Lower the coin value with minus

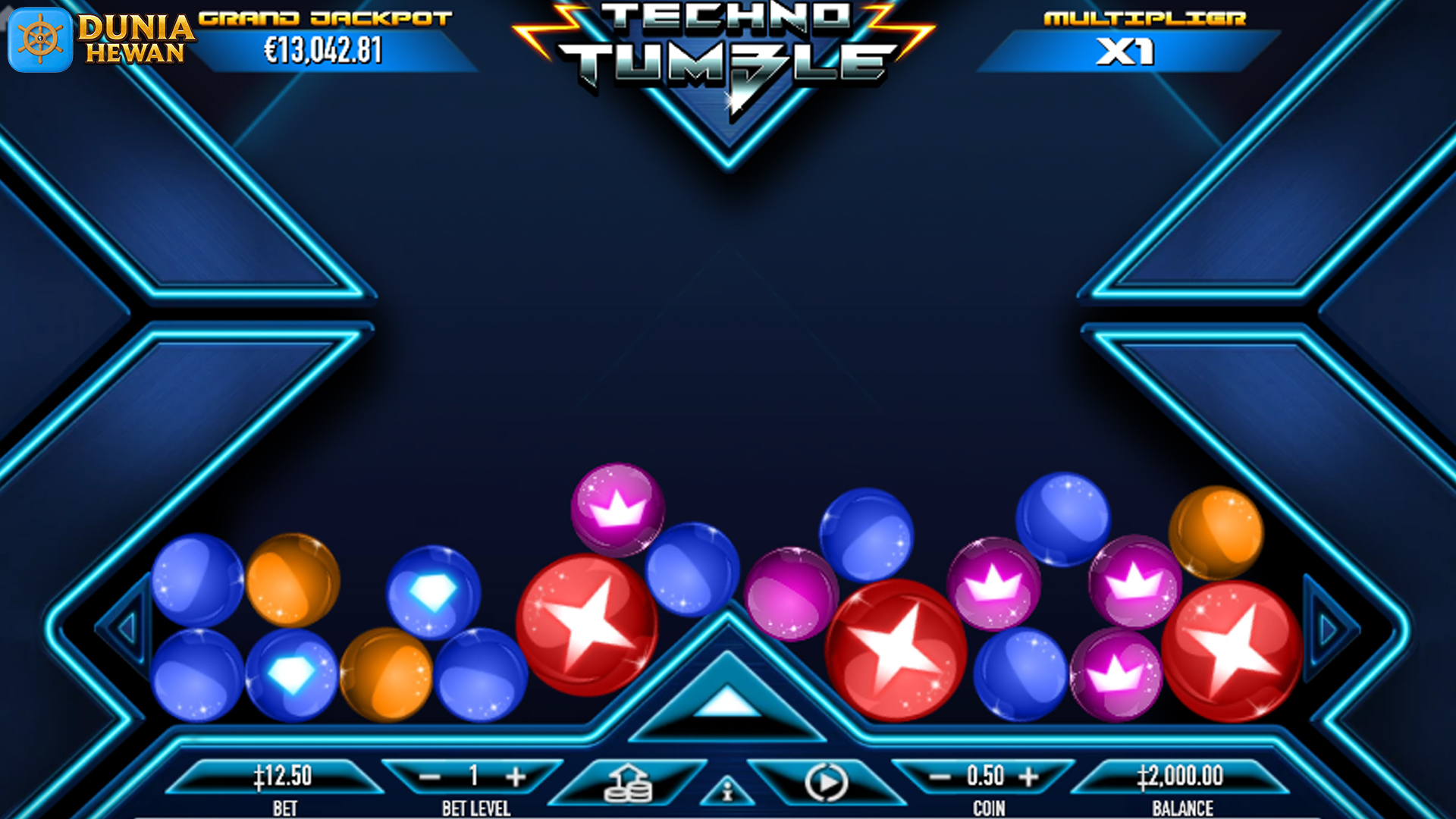(940, 777)
